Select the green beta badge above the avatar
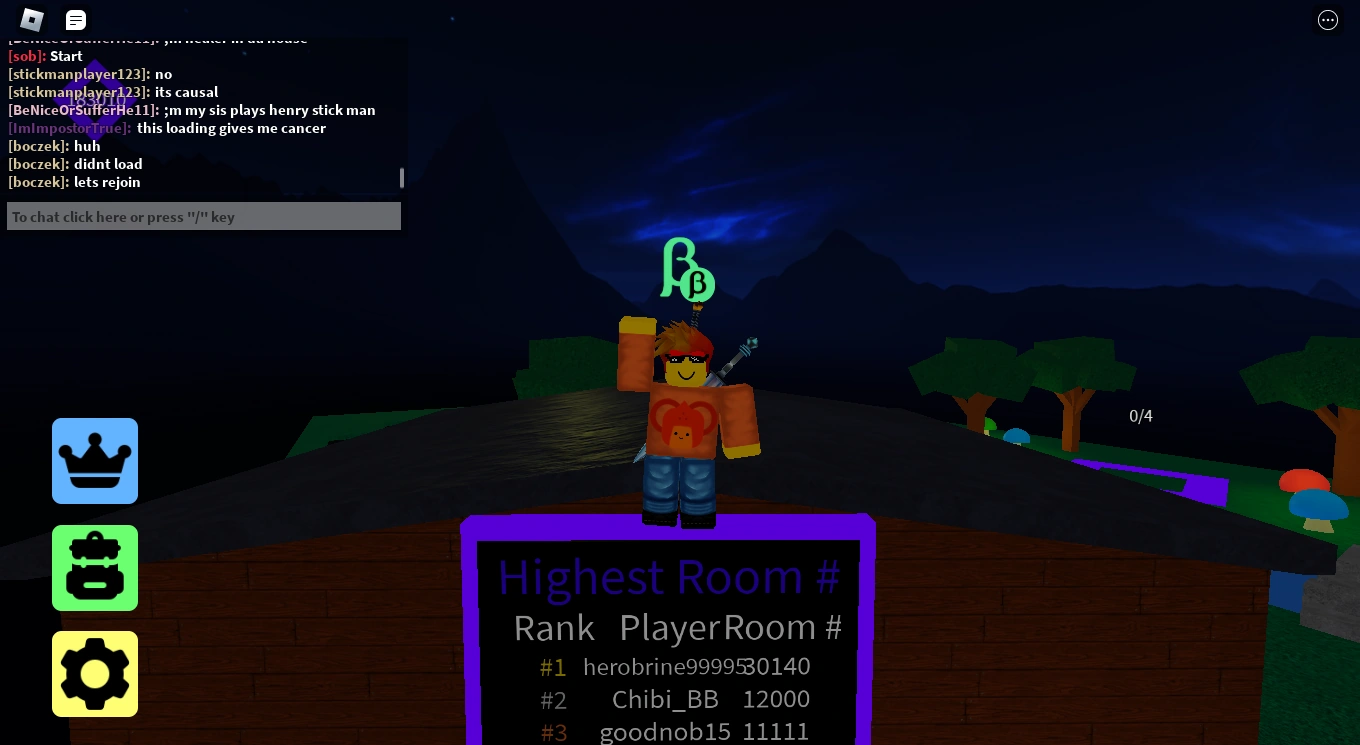Screen dimensions: 1360x745 point(687,269)
